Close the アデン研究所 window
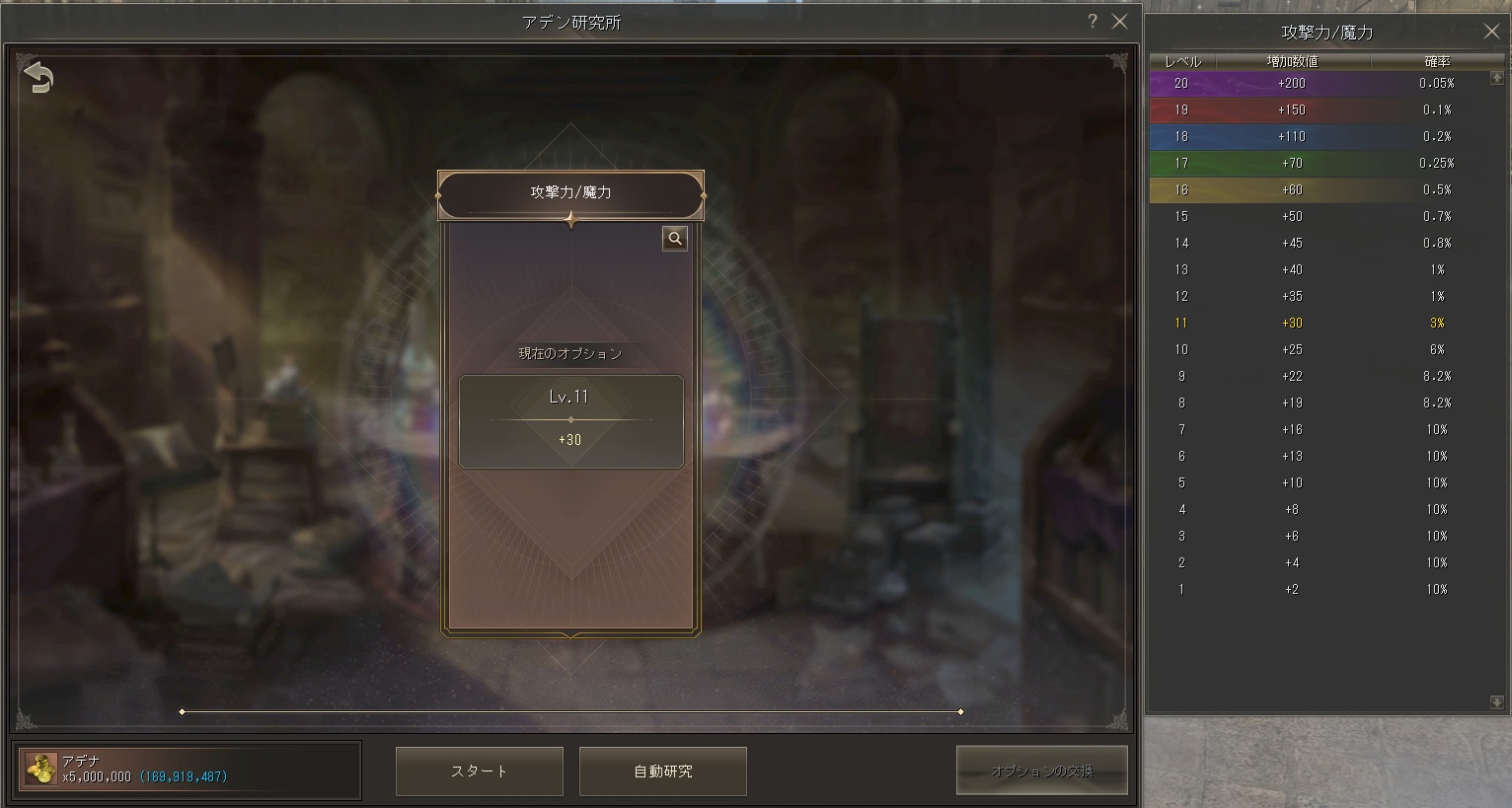Screen dimensions: 1512x808 coord(1120,21)
